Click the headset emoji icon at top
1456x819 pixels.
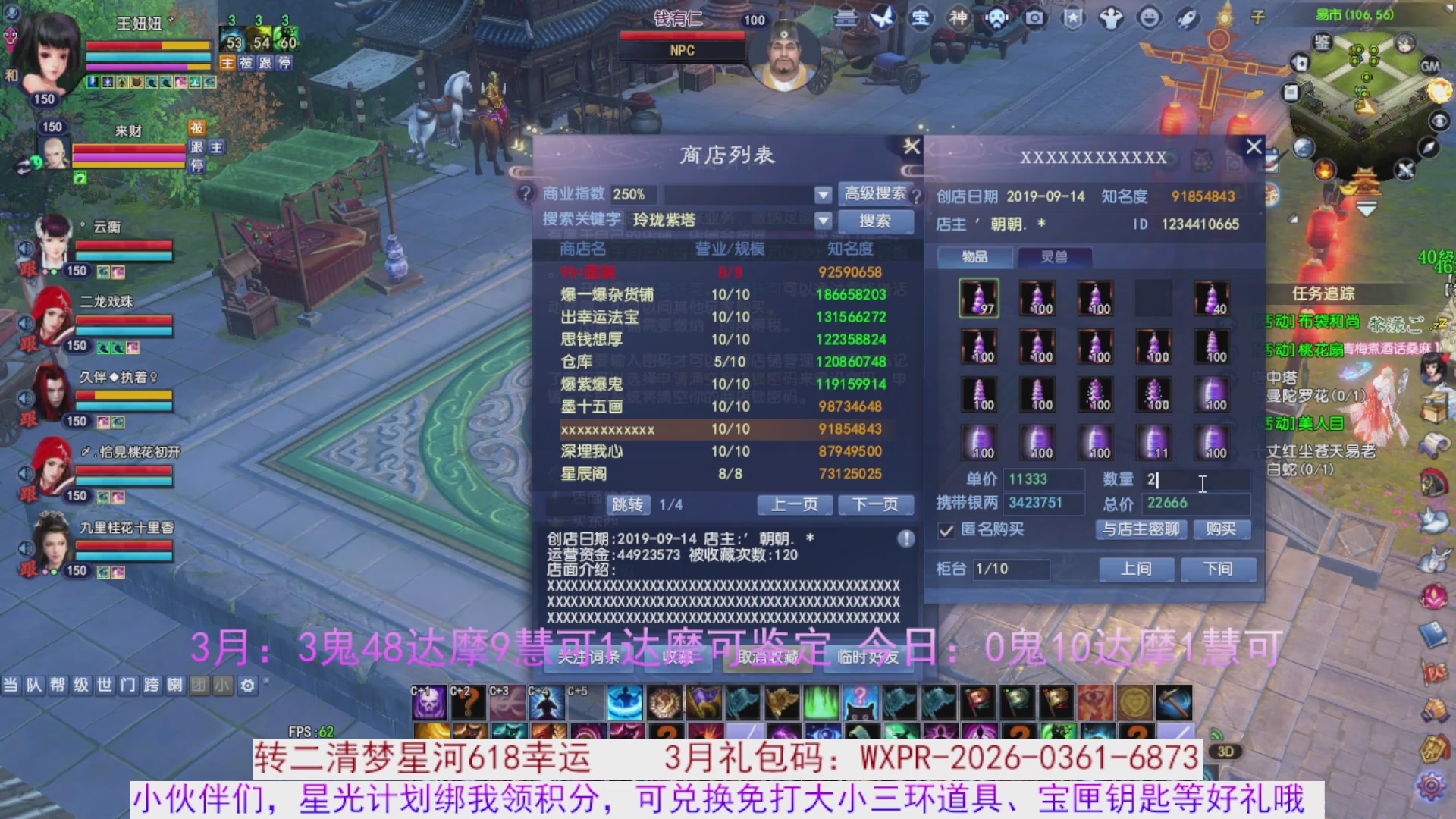[x=996, y=19]
